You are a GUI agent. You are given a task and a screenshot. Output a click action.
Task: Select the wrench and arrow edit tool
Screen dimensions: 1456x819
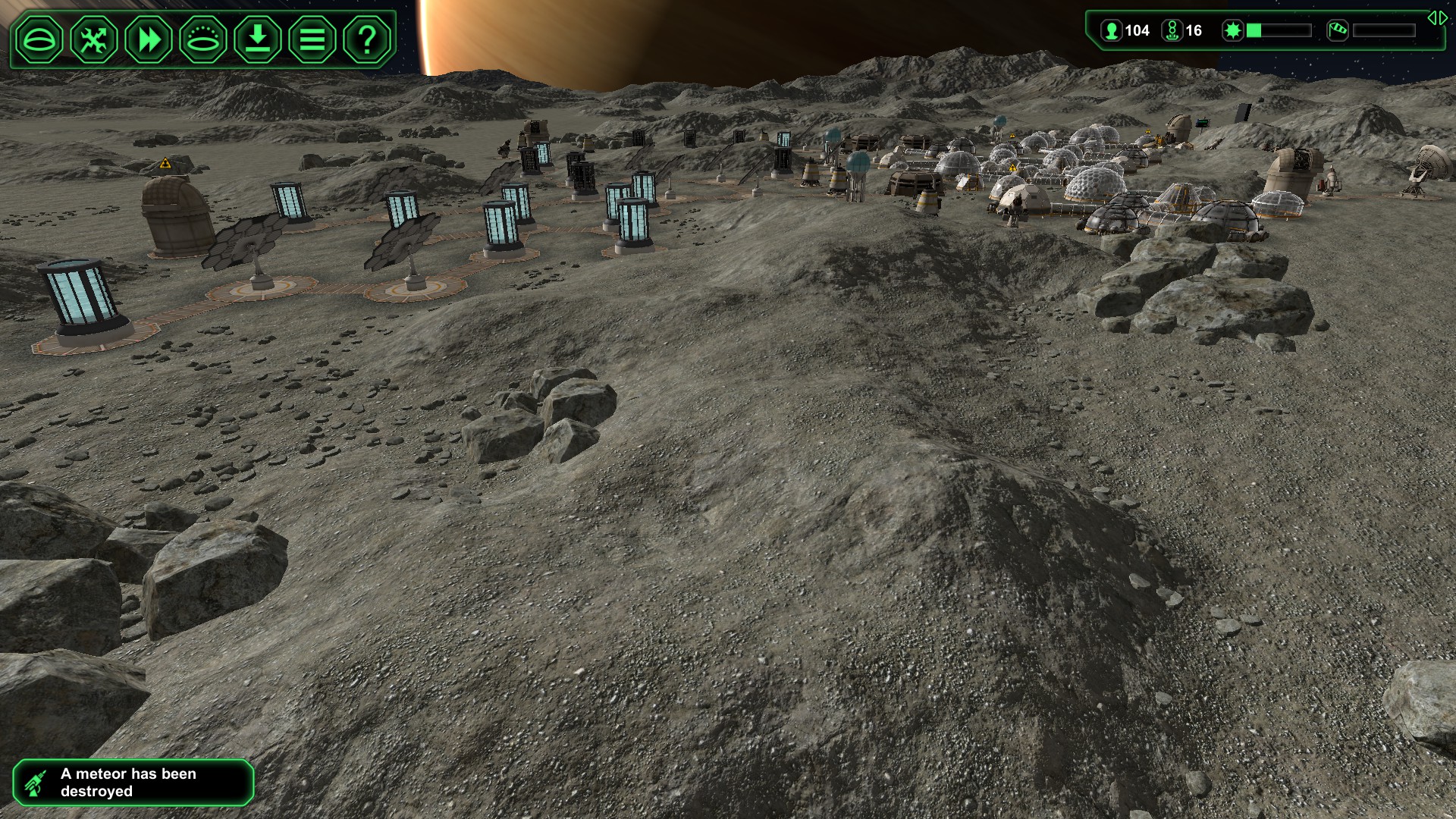[x=94, y=39]
